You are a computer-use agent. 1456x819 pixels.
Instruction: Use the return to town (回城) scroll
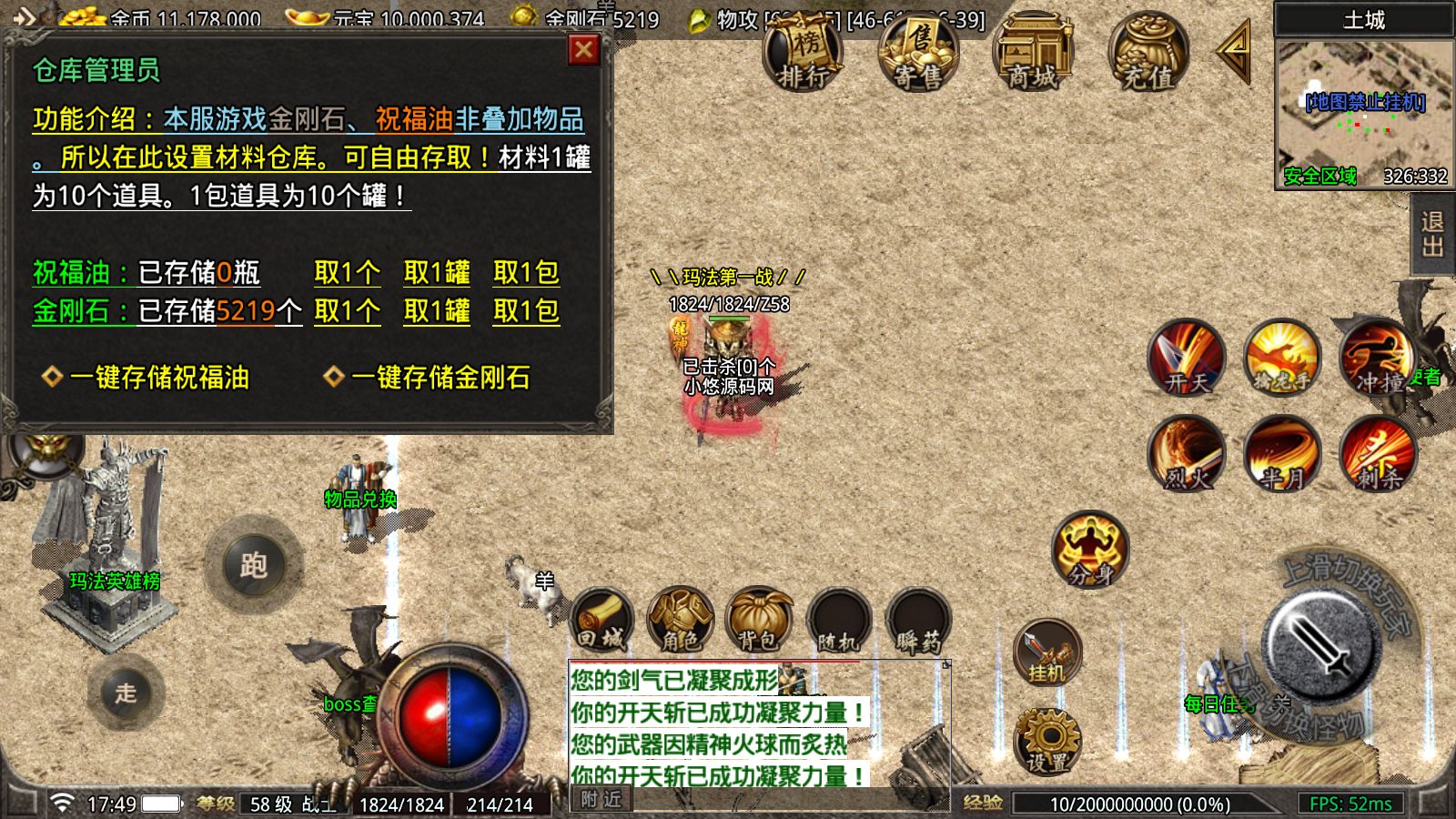pyautogui.click(x=602, y=621)
